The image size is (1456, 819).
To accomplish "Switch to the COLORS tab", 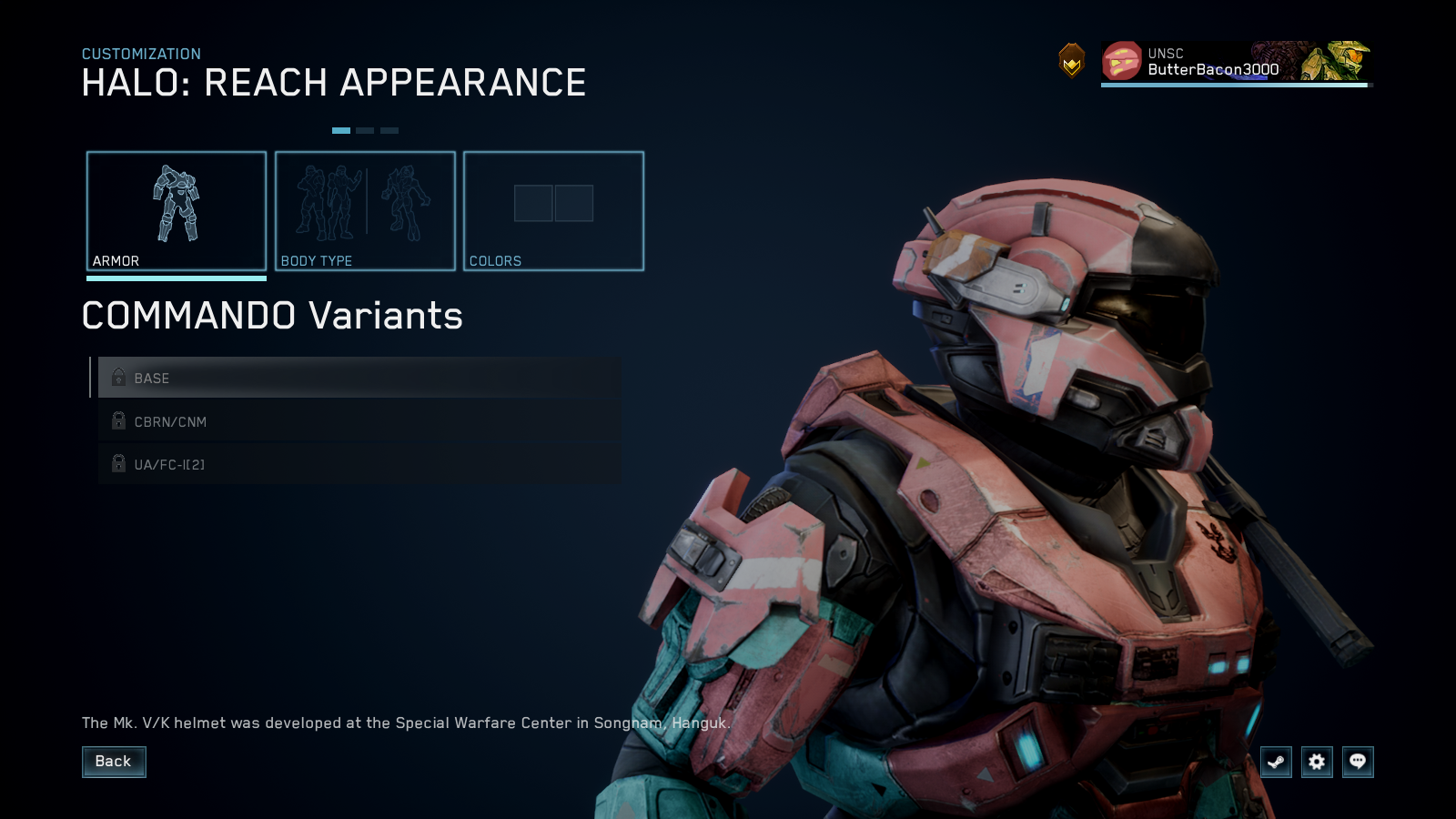I will 553,211.
